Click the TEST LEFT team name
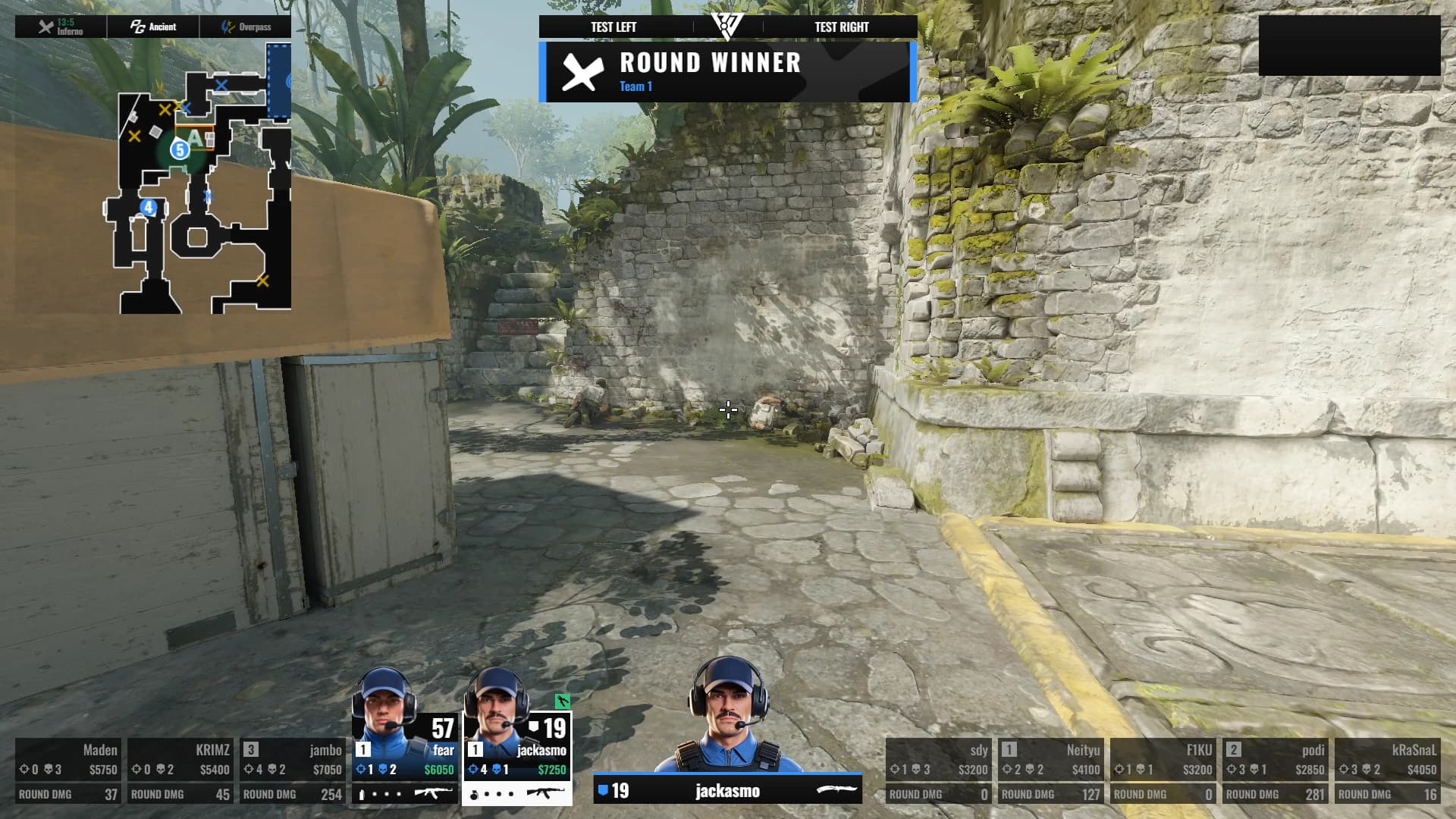The width and height of the screenshot is (1456, 819). [x=613, y=27]
